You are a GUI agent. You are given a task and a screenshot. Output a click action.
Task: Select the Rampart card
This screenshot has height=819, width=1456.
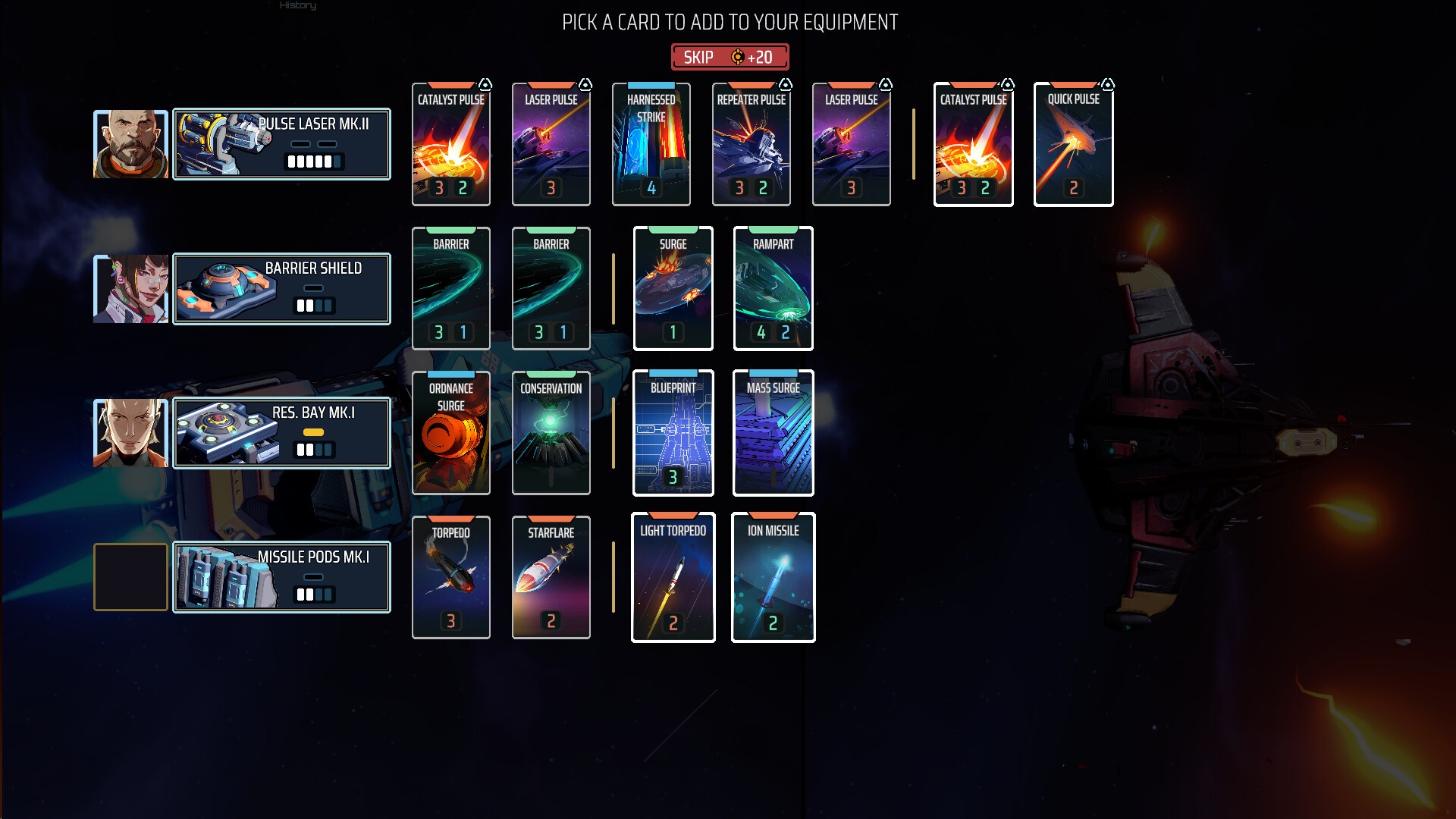(773, 289)
